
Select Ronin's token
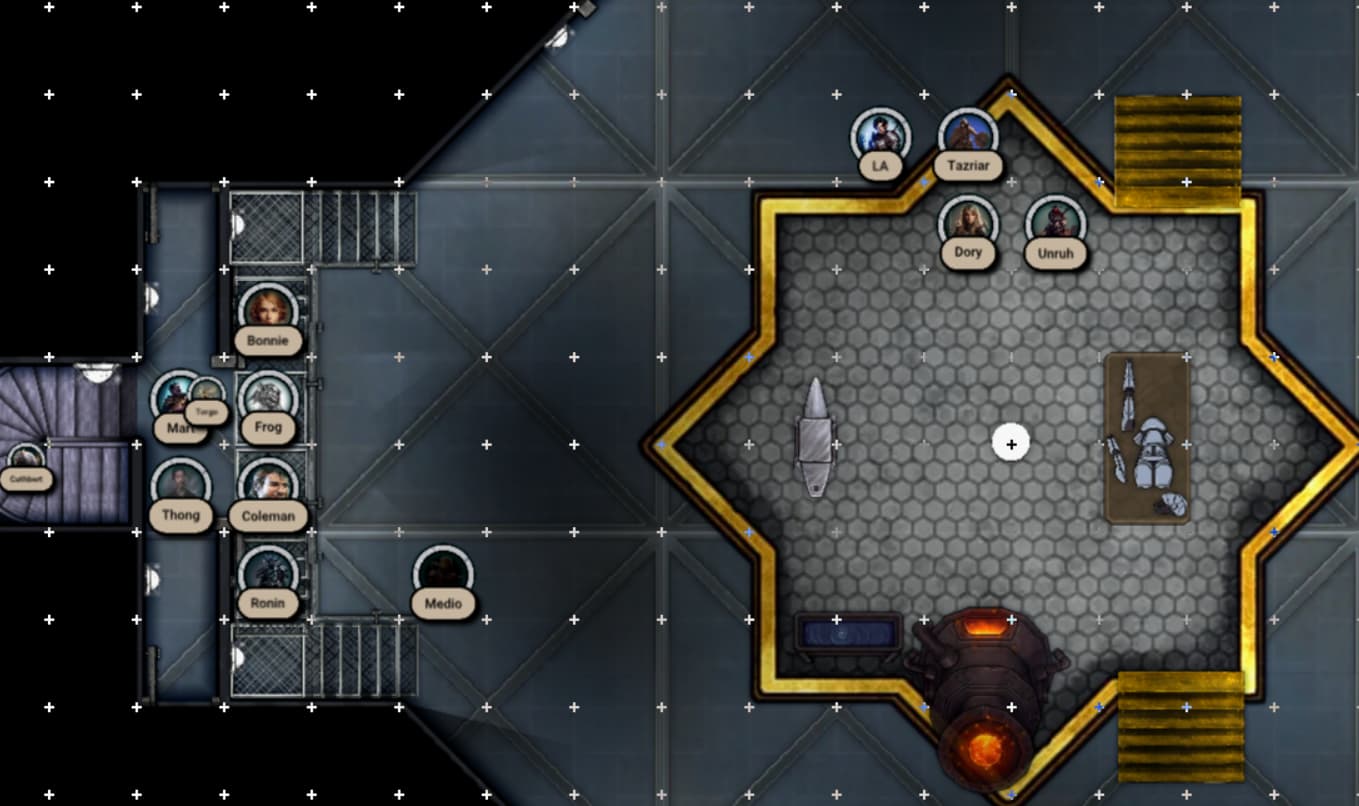coord(268,574)
